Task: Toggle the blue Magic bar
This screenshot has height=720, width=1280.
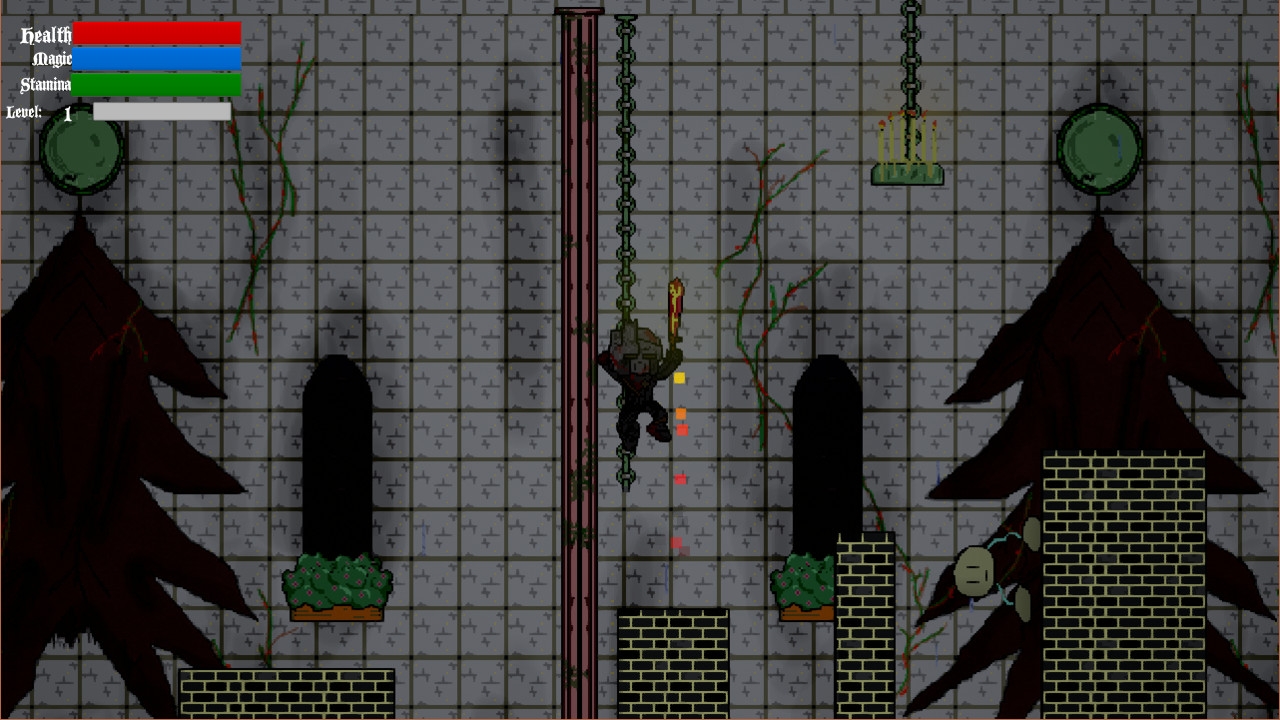Action: tap(158, 59)
